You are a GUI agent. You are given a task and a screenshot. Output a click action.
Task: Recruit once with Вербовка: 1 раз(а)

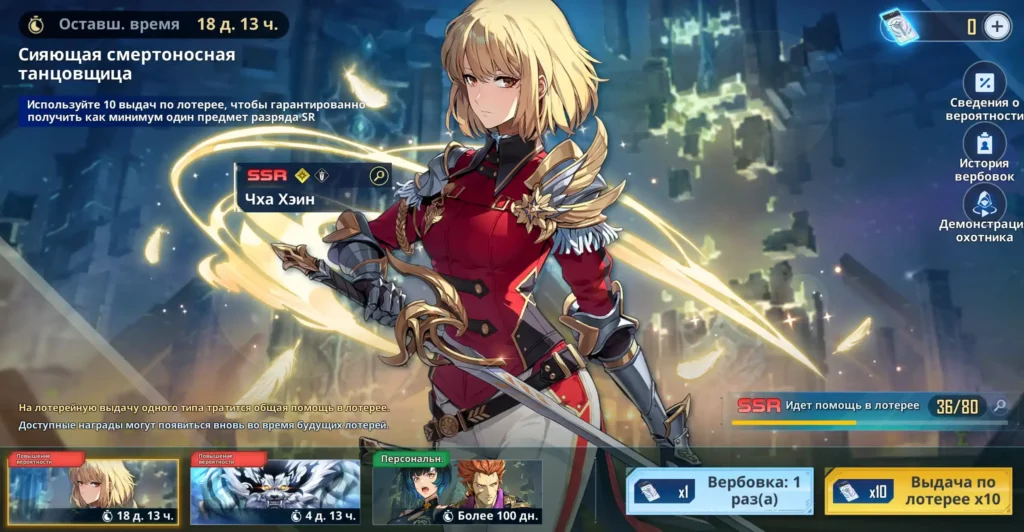click(x=719, y=491)
